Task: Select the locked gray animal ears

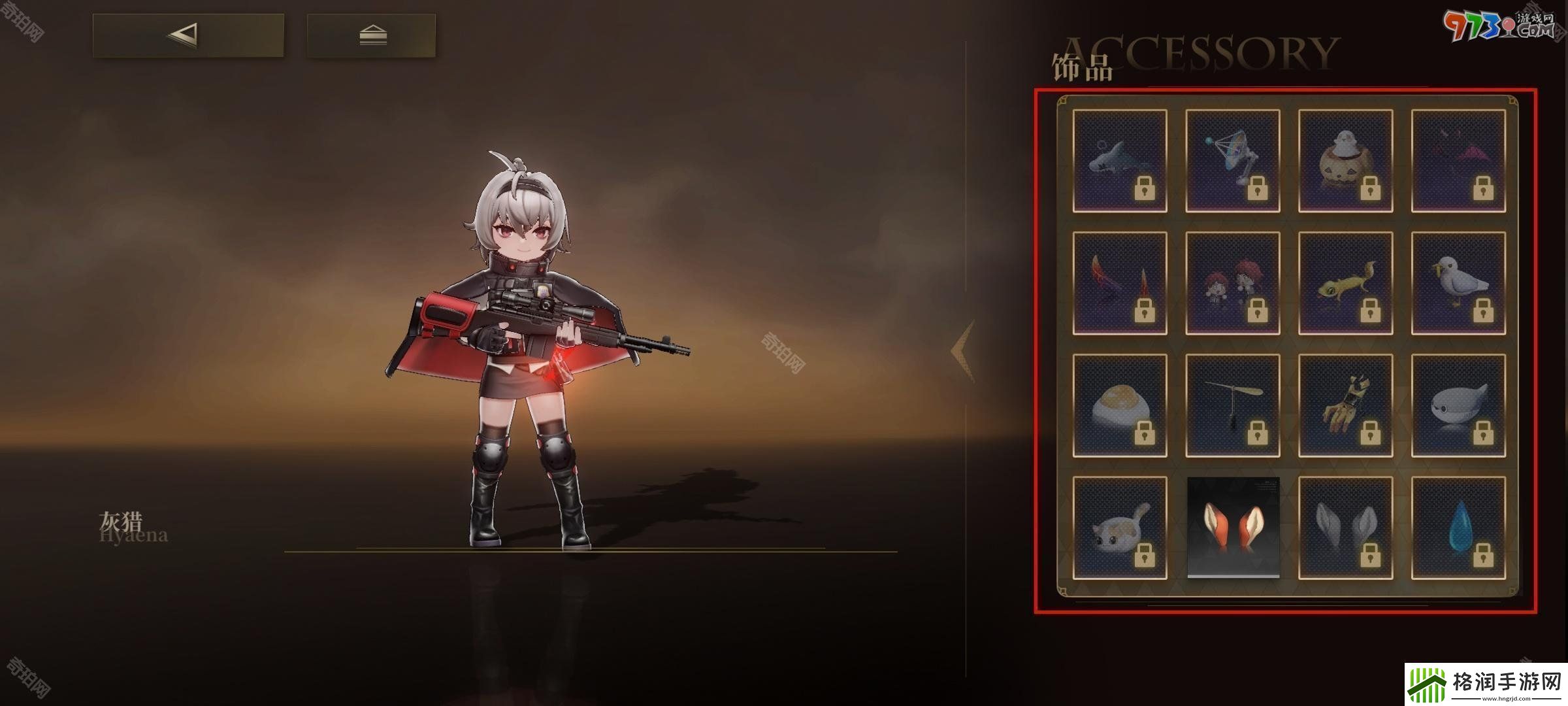Action: [x=1345, y=528]
